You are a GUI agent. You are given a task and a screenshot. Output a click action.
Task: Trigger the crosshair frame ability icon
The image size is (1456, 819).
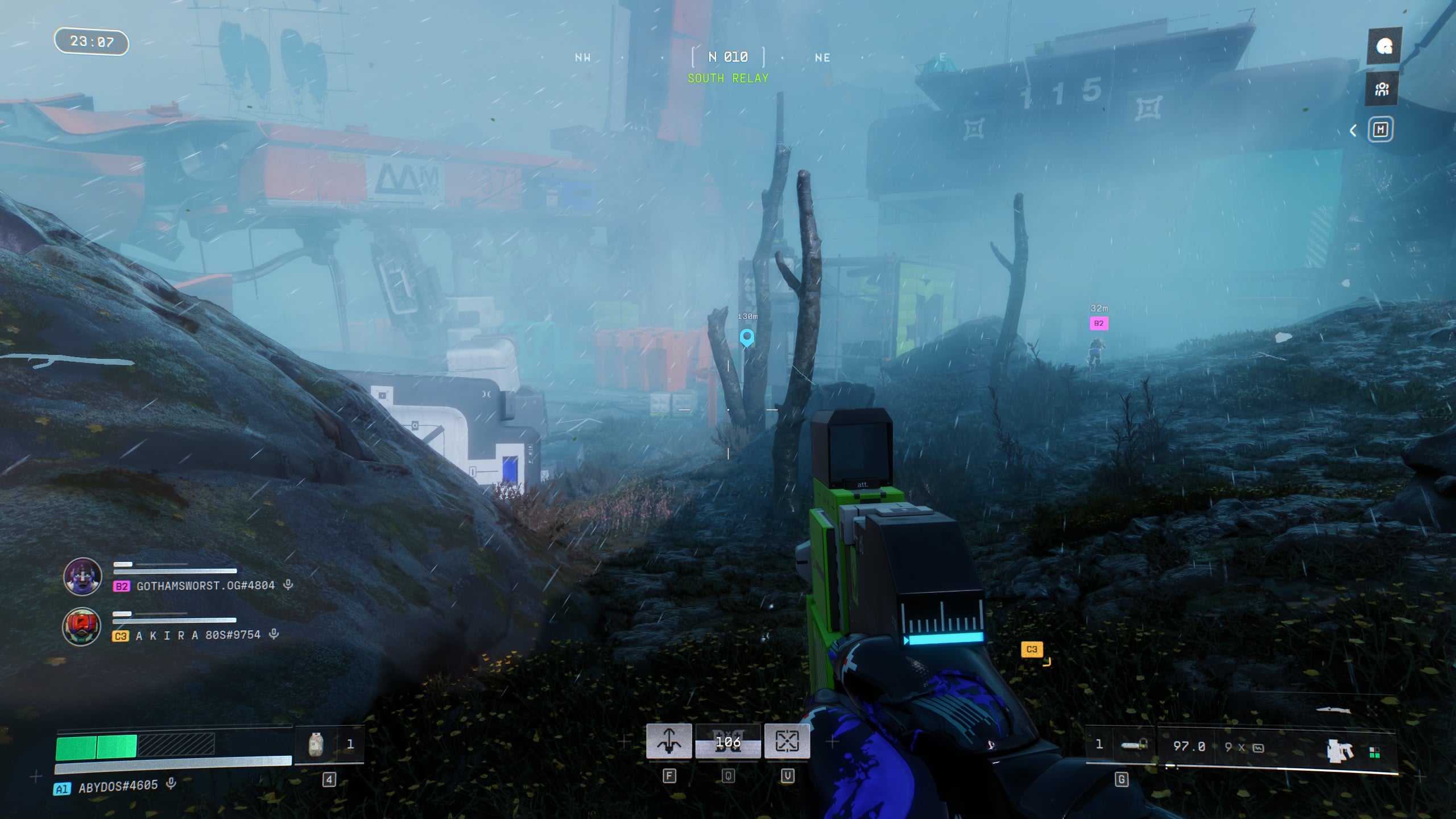787,741
